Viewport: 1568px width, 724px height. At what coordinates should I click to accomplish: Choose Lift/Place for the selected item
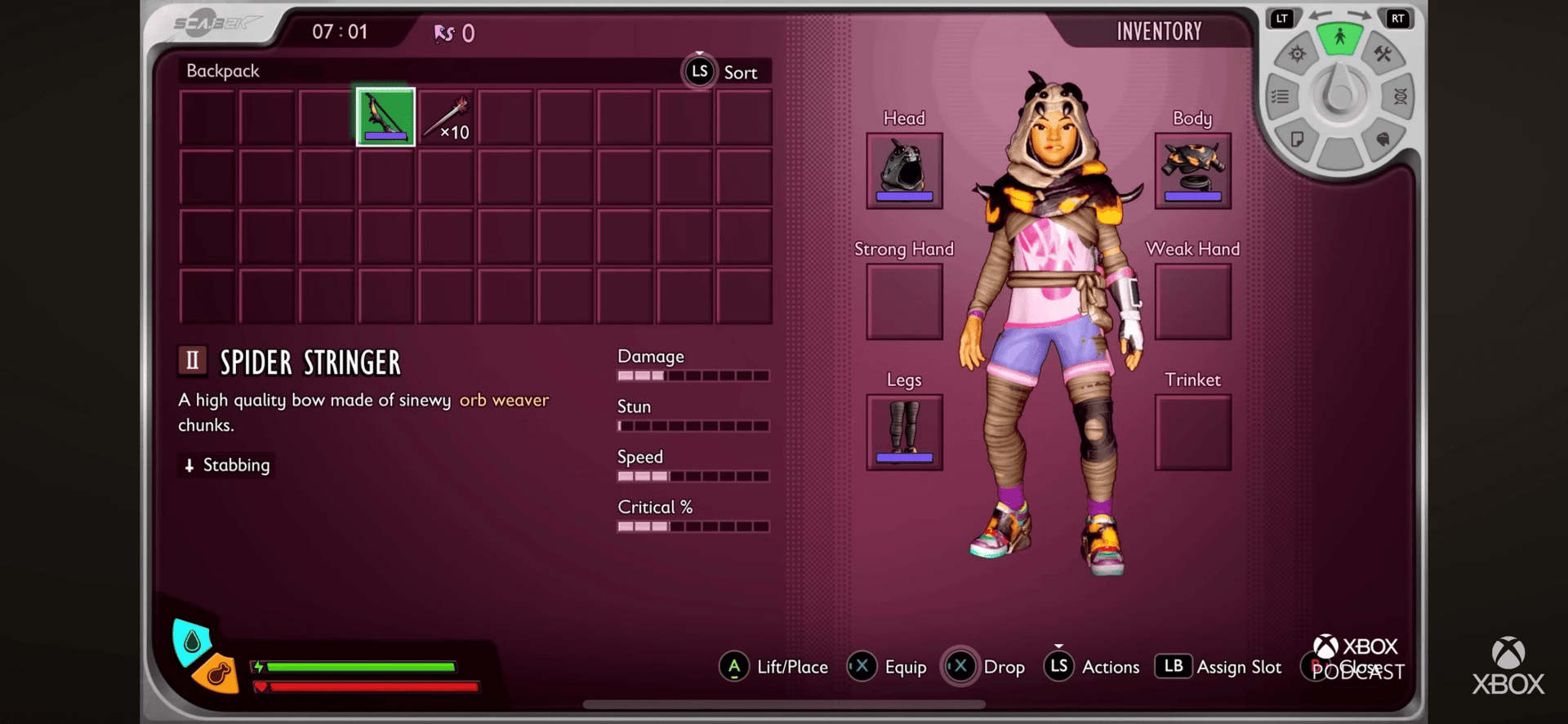tap(774, 667)
